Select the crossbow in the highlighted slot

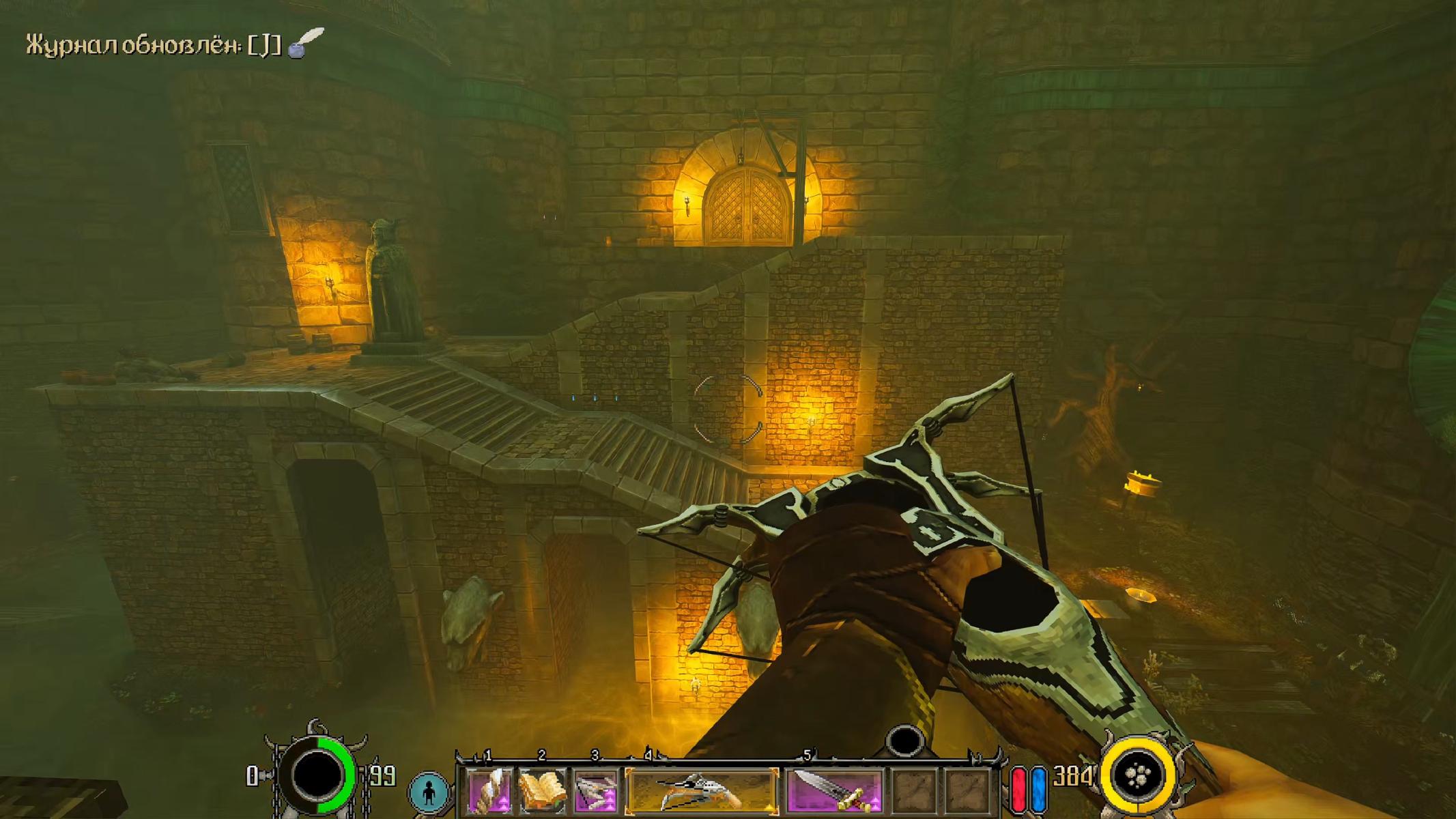(x=701, y=791)
